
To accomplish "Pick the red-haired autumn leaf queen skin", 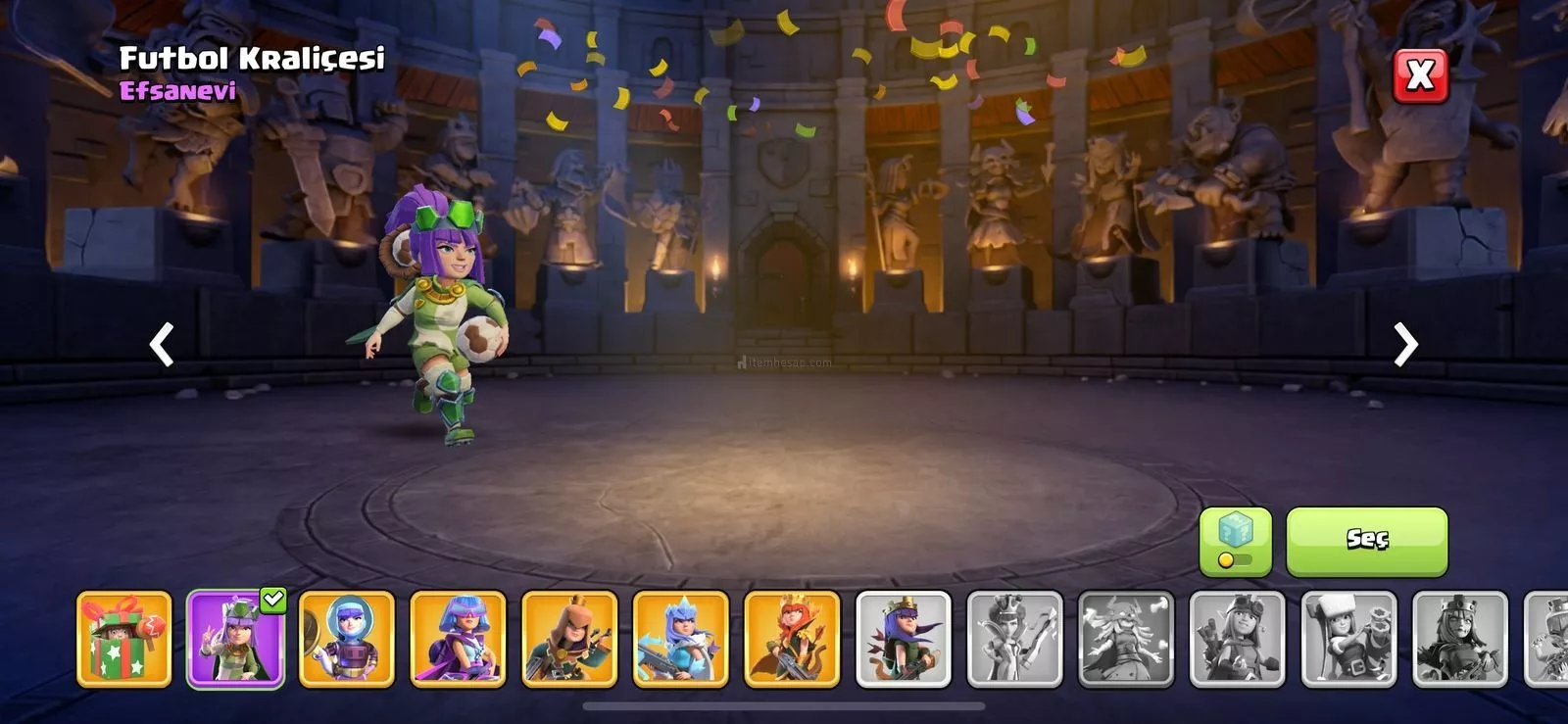I will click(792, 639).
